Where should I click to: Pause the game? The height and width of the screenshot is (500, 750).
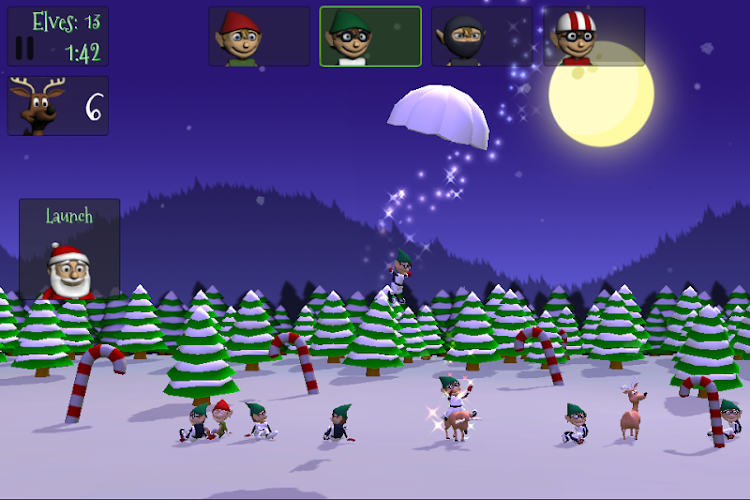pyautogui.click(x=26, y=48)
